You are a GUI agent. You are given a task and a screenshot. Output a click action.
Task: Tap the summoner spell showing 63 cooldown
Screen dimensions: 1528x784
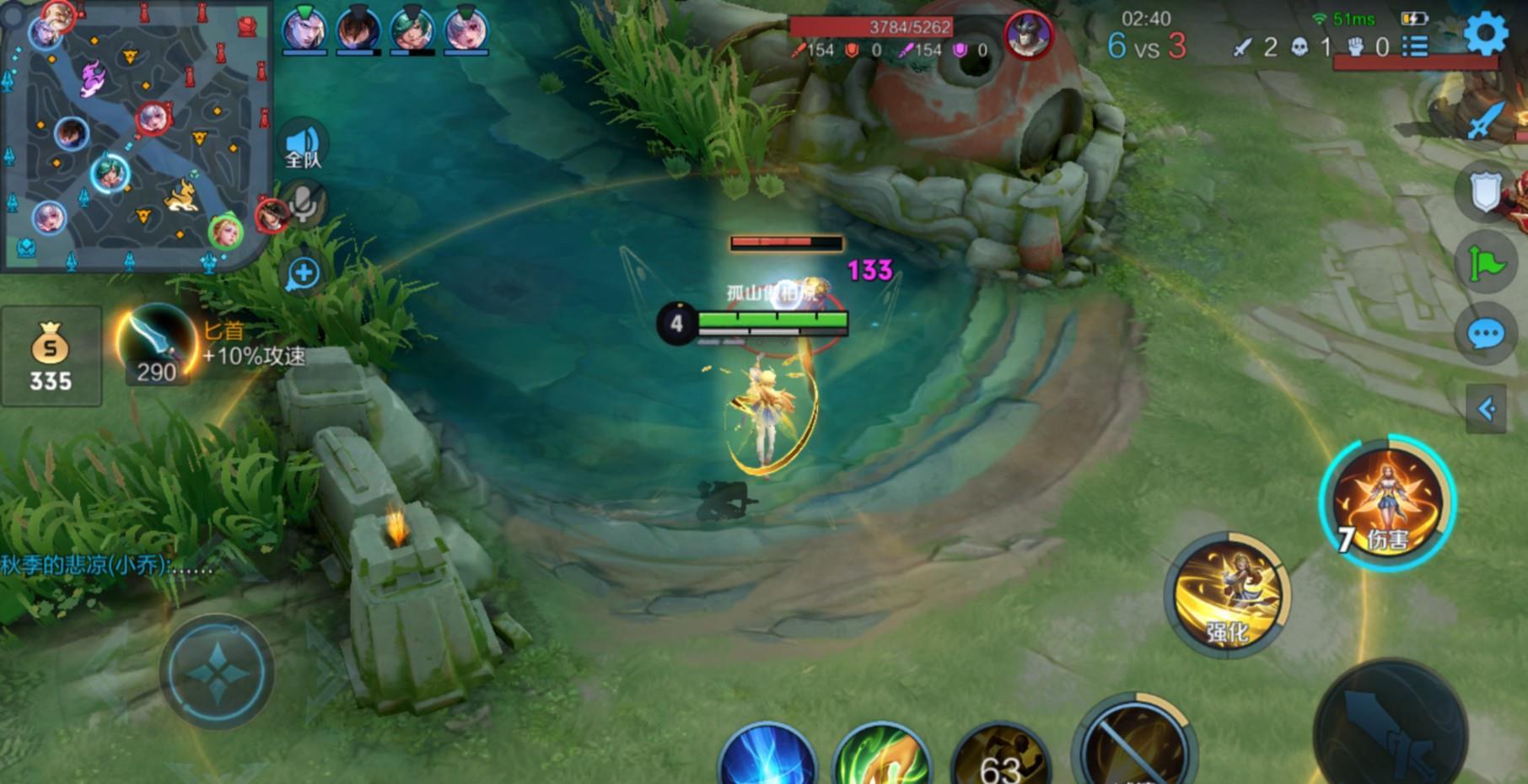click(x=1001, y=759)
